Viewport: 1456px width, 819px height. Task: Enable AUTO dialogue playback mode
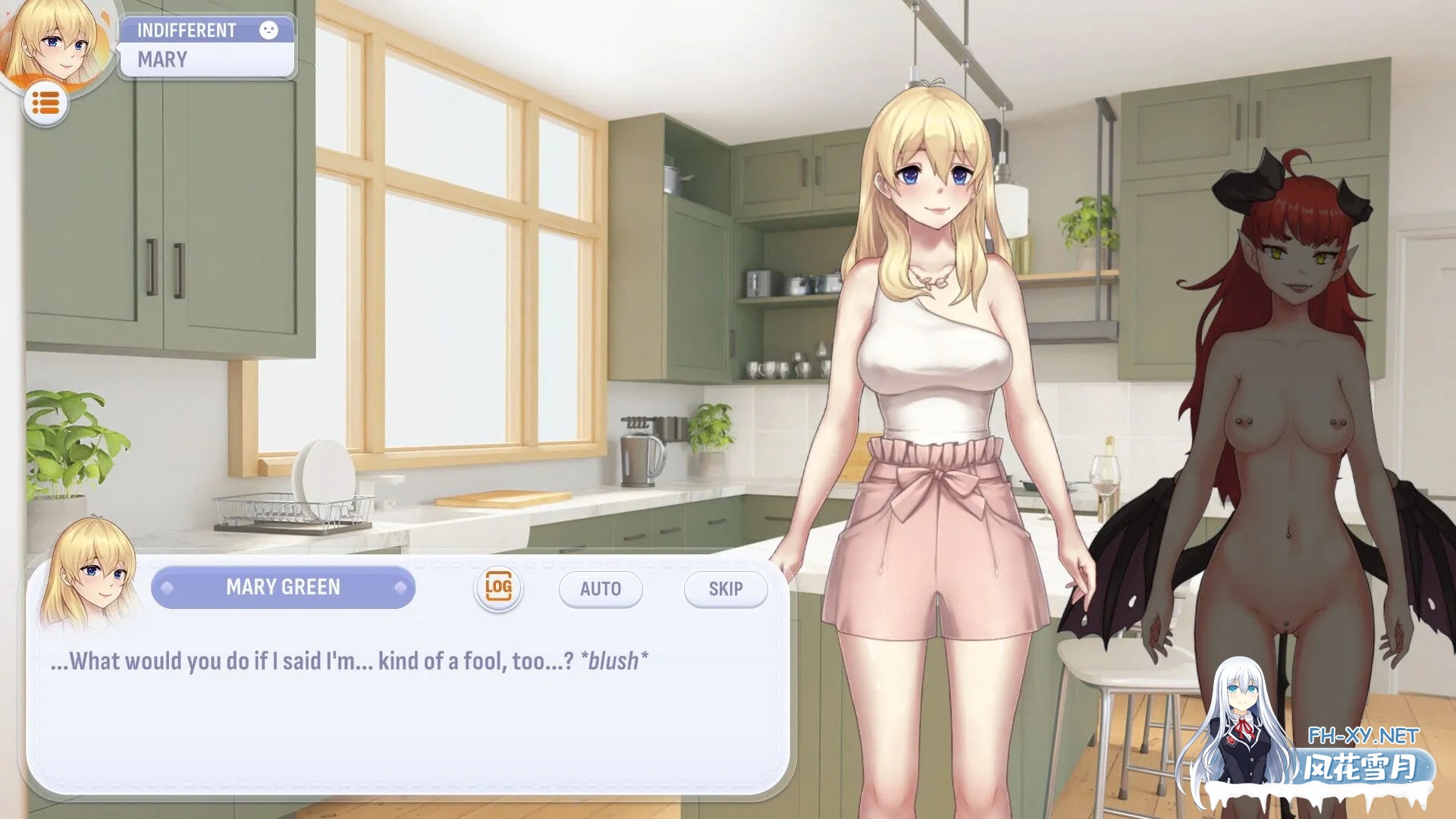(600, 588)
